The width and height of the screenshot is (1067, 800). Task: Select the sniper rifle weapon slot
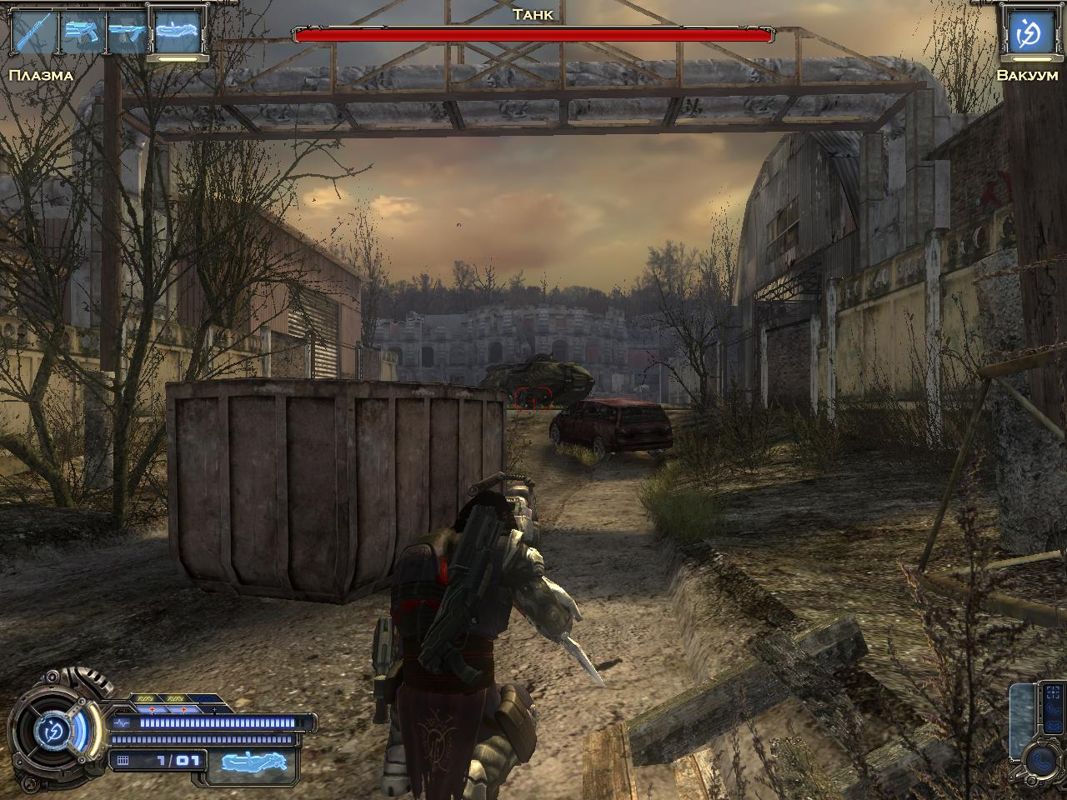click(x=33, y=32)
